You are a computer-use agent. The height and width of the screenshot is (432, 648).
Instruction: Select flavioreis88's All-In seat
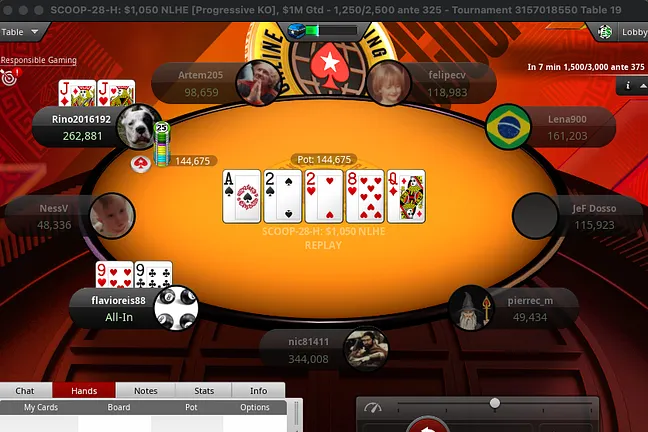click(x=120, y=308)
